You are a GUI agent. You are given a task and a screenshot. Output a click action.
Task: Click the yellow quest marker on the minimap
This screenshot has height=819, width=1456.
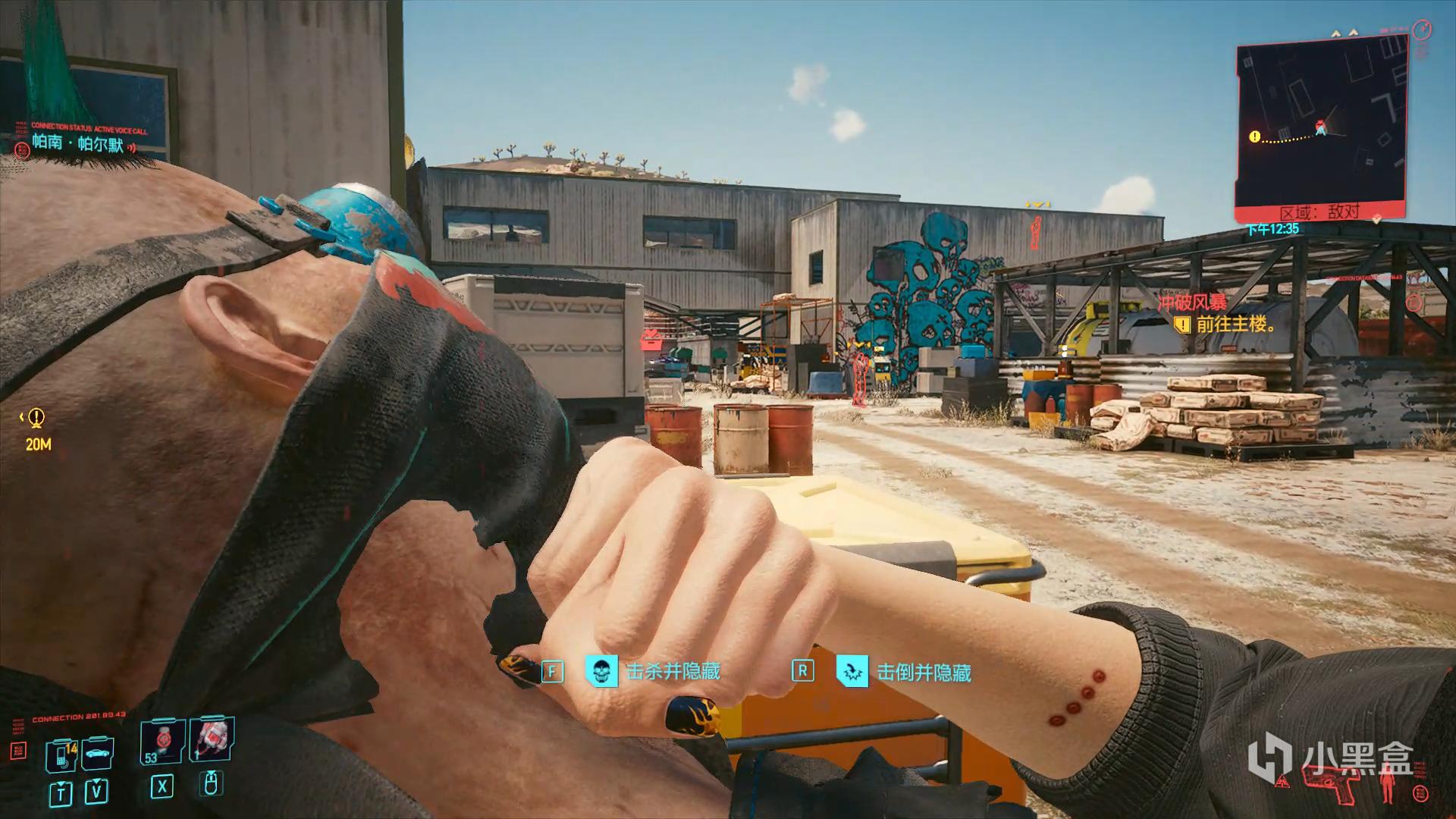coord(1254,137)
